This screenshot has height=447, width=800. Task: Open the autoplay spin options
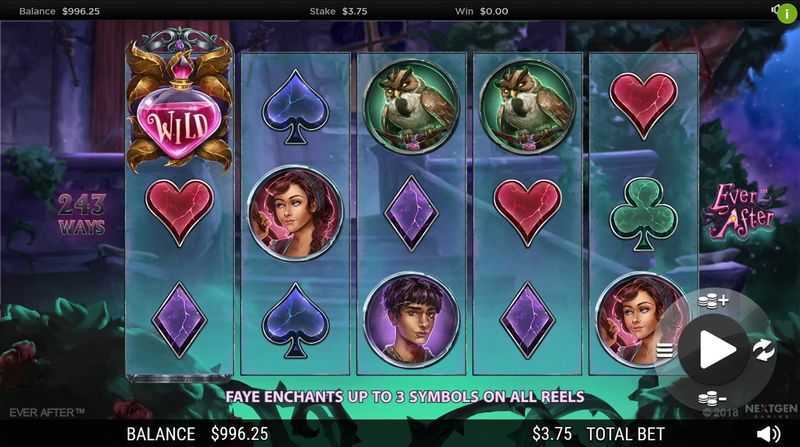[x=763, y=349]
